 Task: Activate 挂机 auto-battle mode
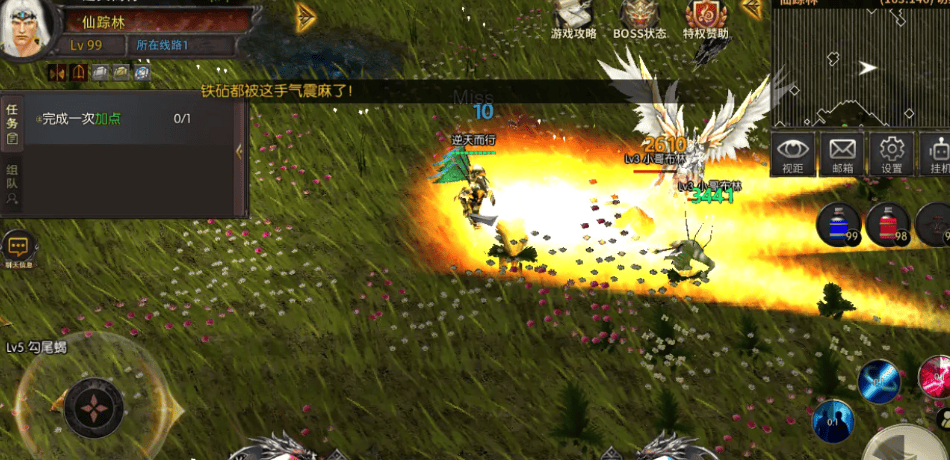click(938, 154)
